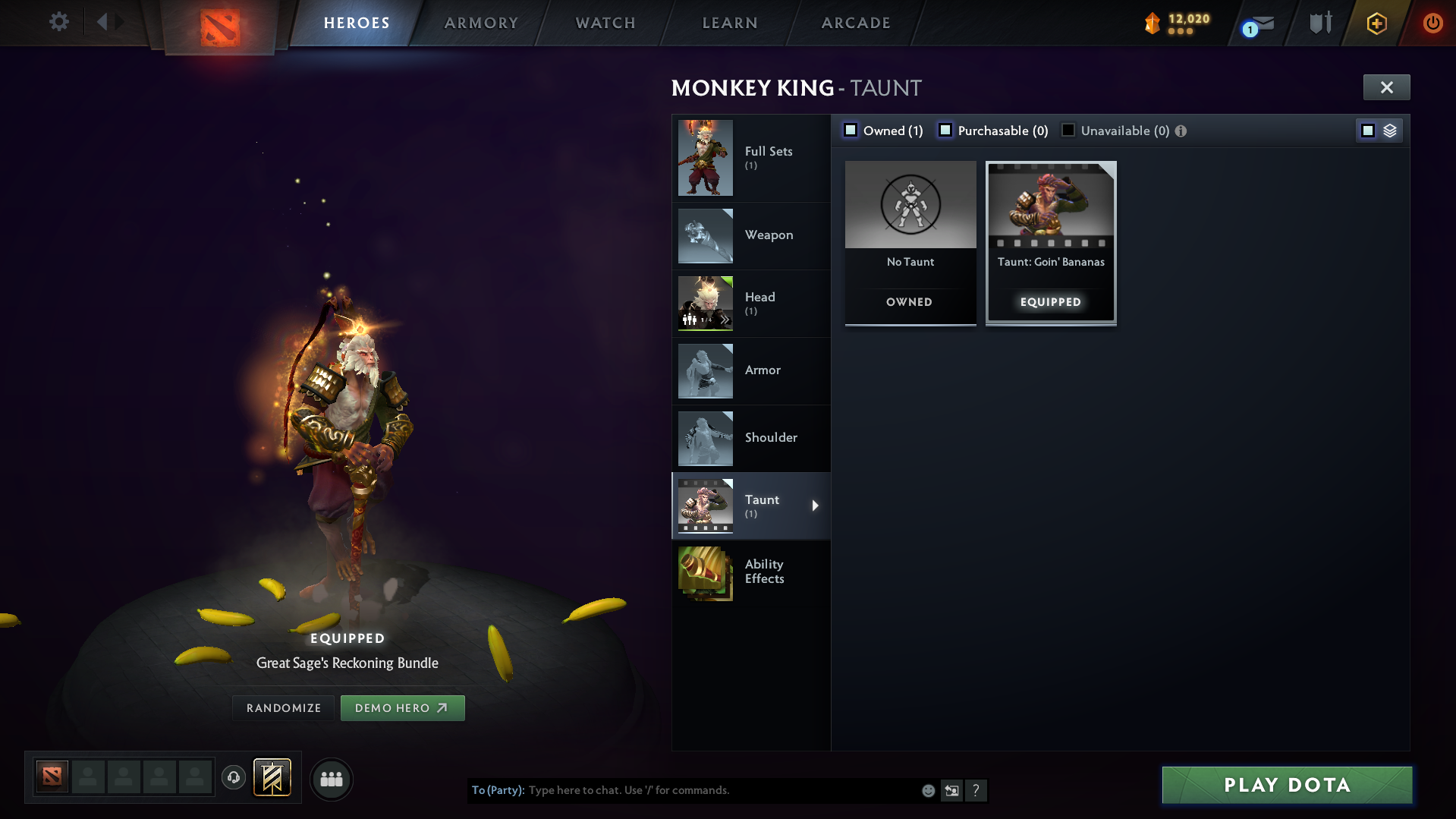This screenshot has height=819, width=1456.
Task: Click the DEMO HERO button
Action: (x=402, y=707)
